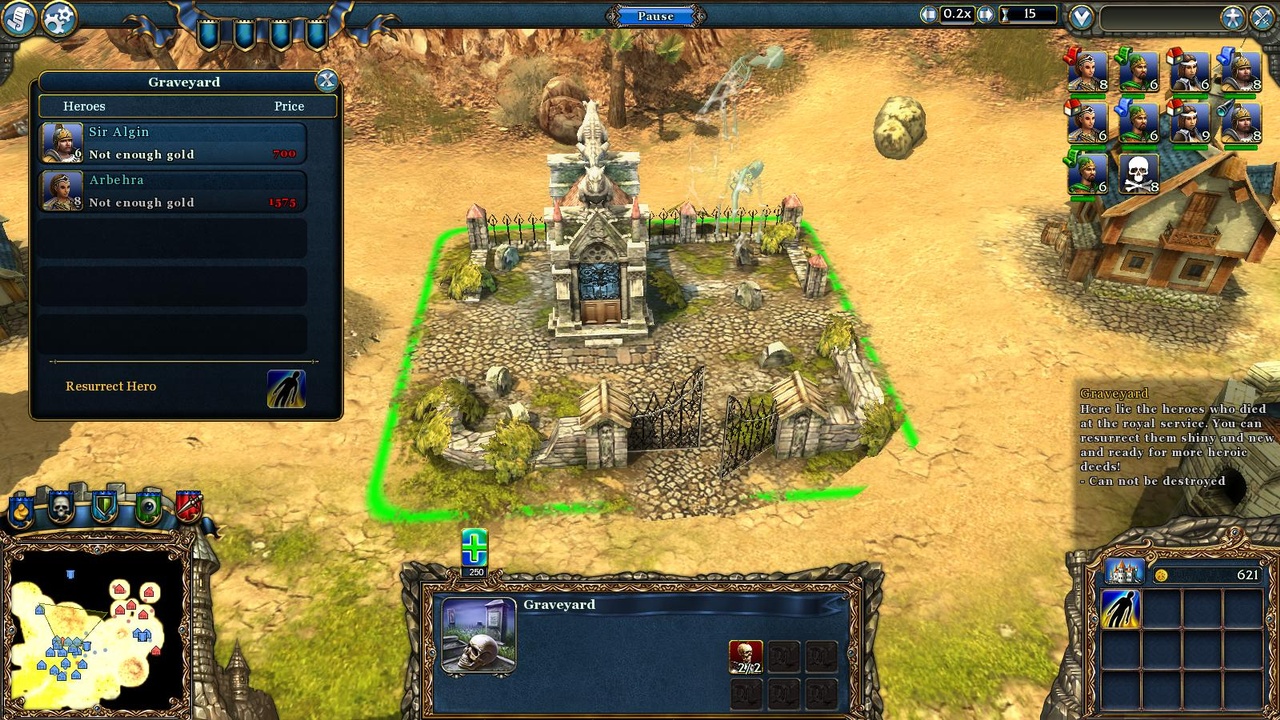Click the green healing cross marker above the Graveyard
The height and width of the screenshot is (720, 1280).
475,546
